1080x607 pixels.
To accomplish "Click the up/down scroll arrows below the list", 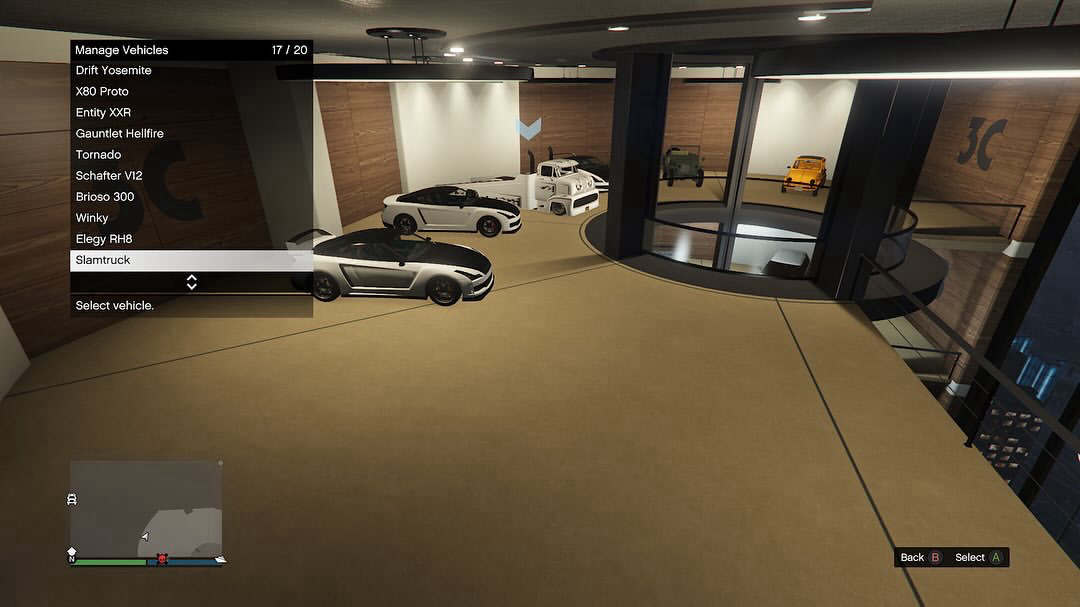I will click(191, 283).
